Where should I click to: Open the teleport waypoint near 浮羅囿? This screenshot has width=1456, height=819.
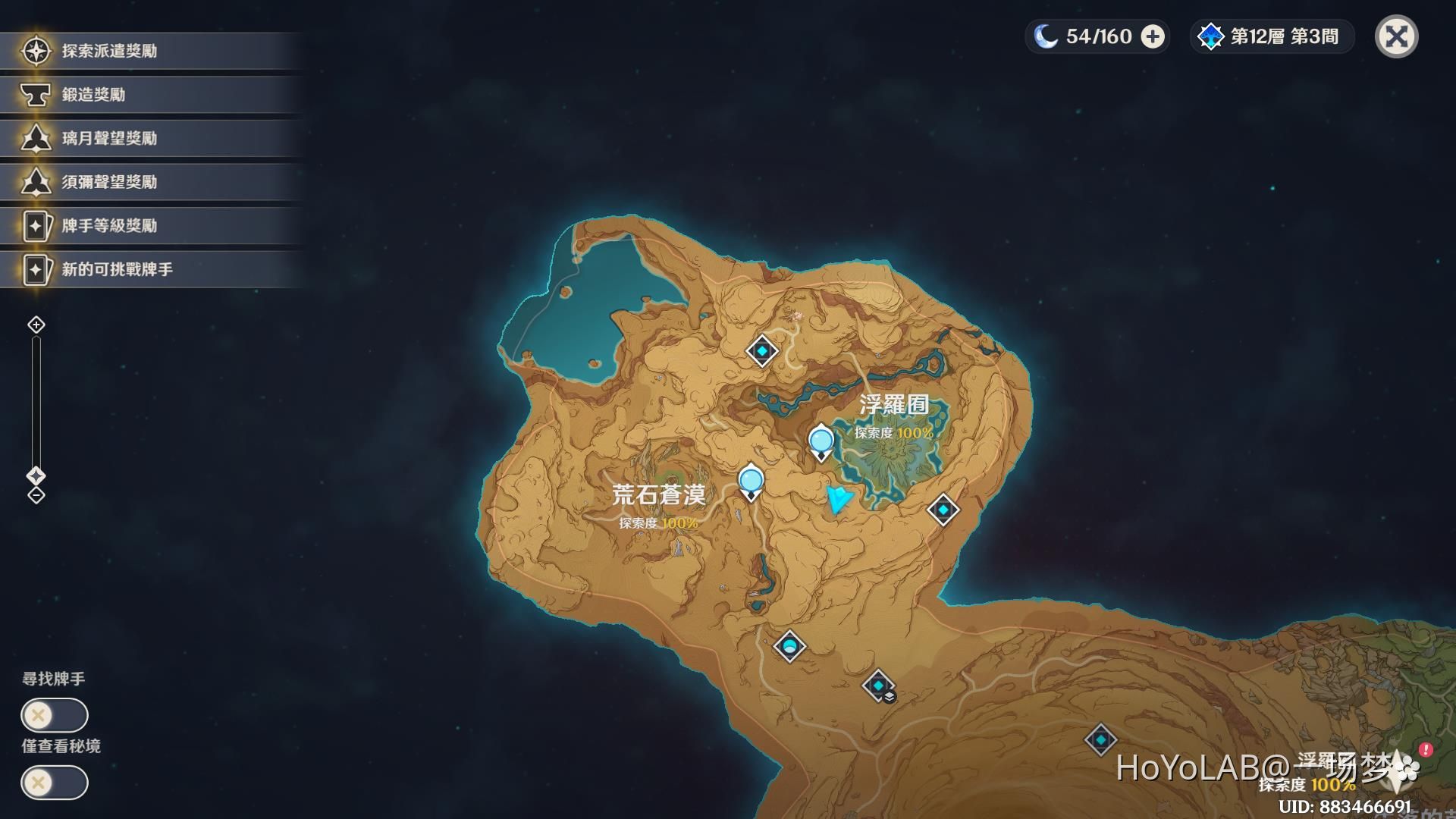tap(821, 440)
